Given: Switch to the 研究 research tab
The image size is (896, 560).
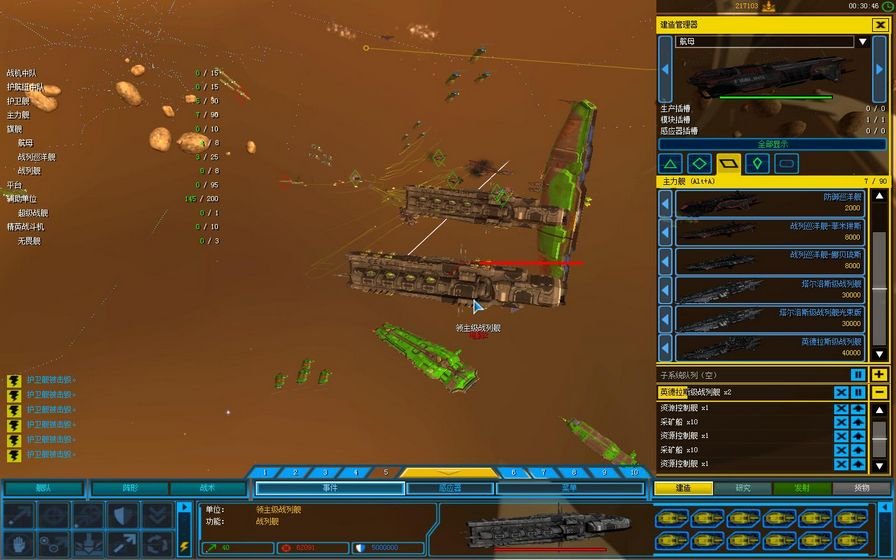Looking at the screenshot, I should [743, 488].
